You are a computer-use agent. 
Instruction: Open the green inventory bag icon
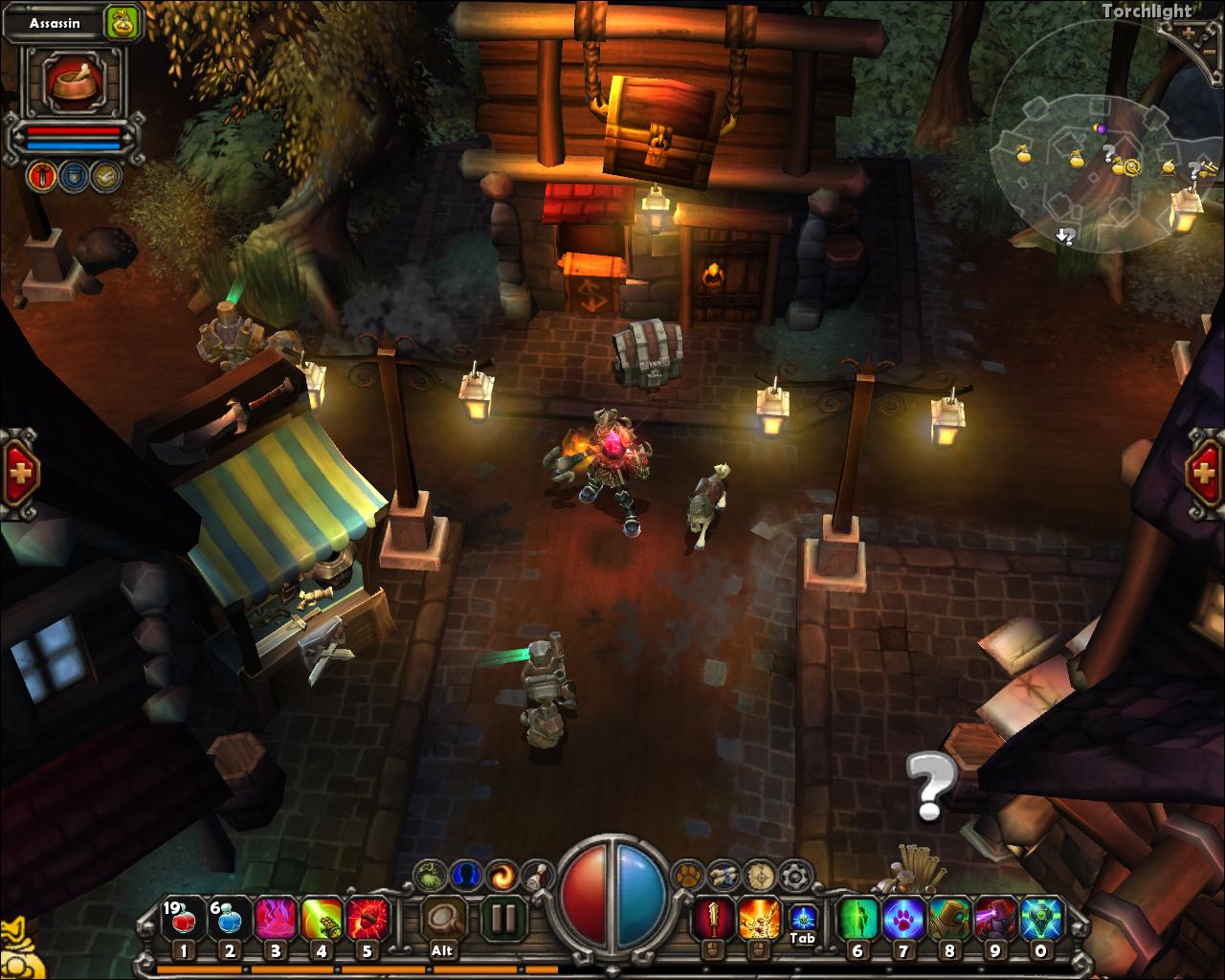click(427, 873)
